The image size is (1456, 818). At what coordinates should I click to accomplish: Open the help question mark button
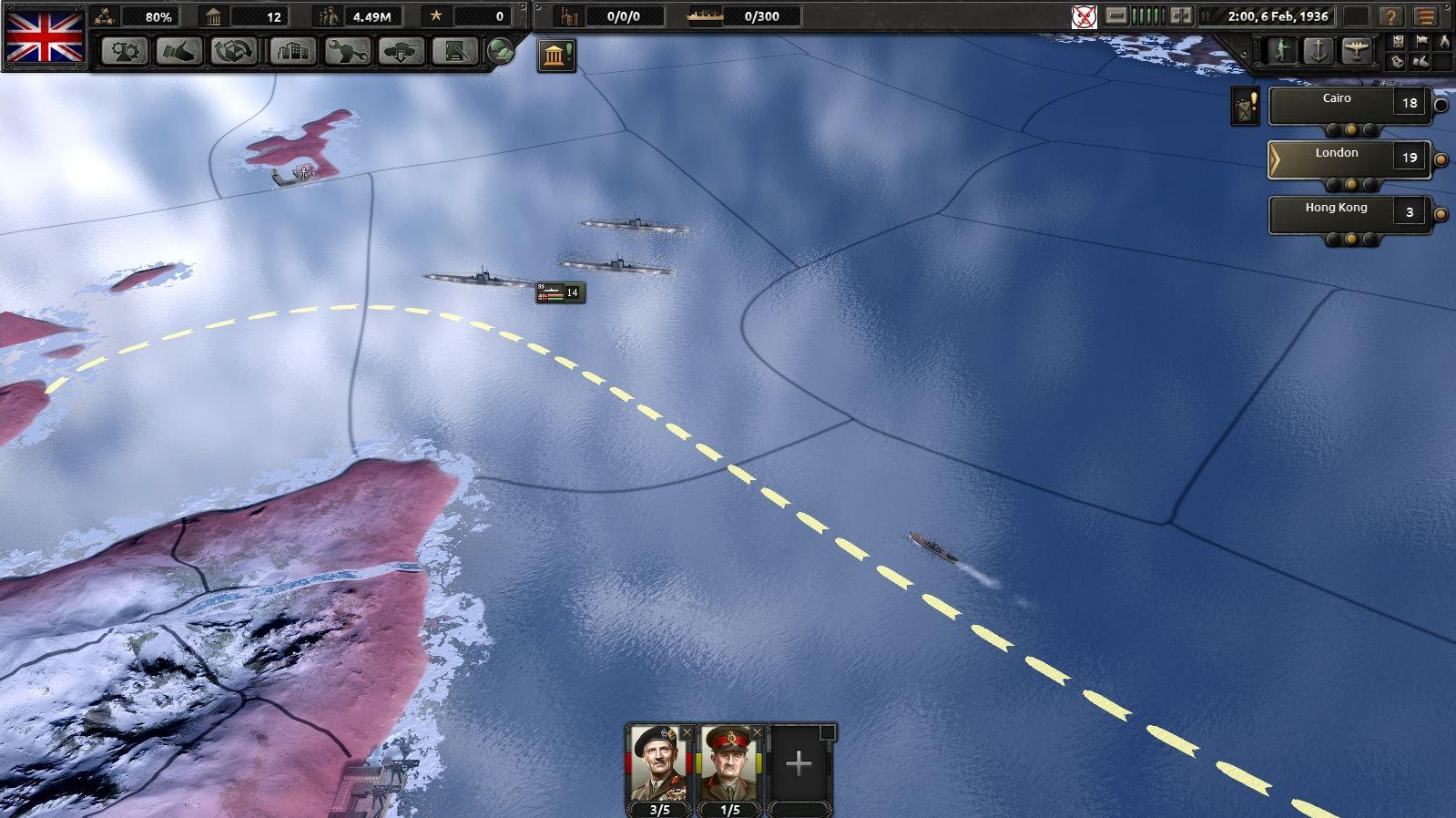click(x=1390, y=17)
